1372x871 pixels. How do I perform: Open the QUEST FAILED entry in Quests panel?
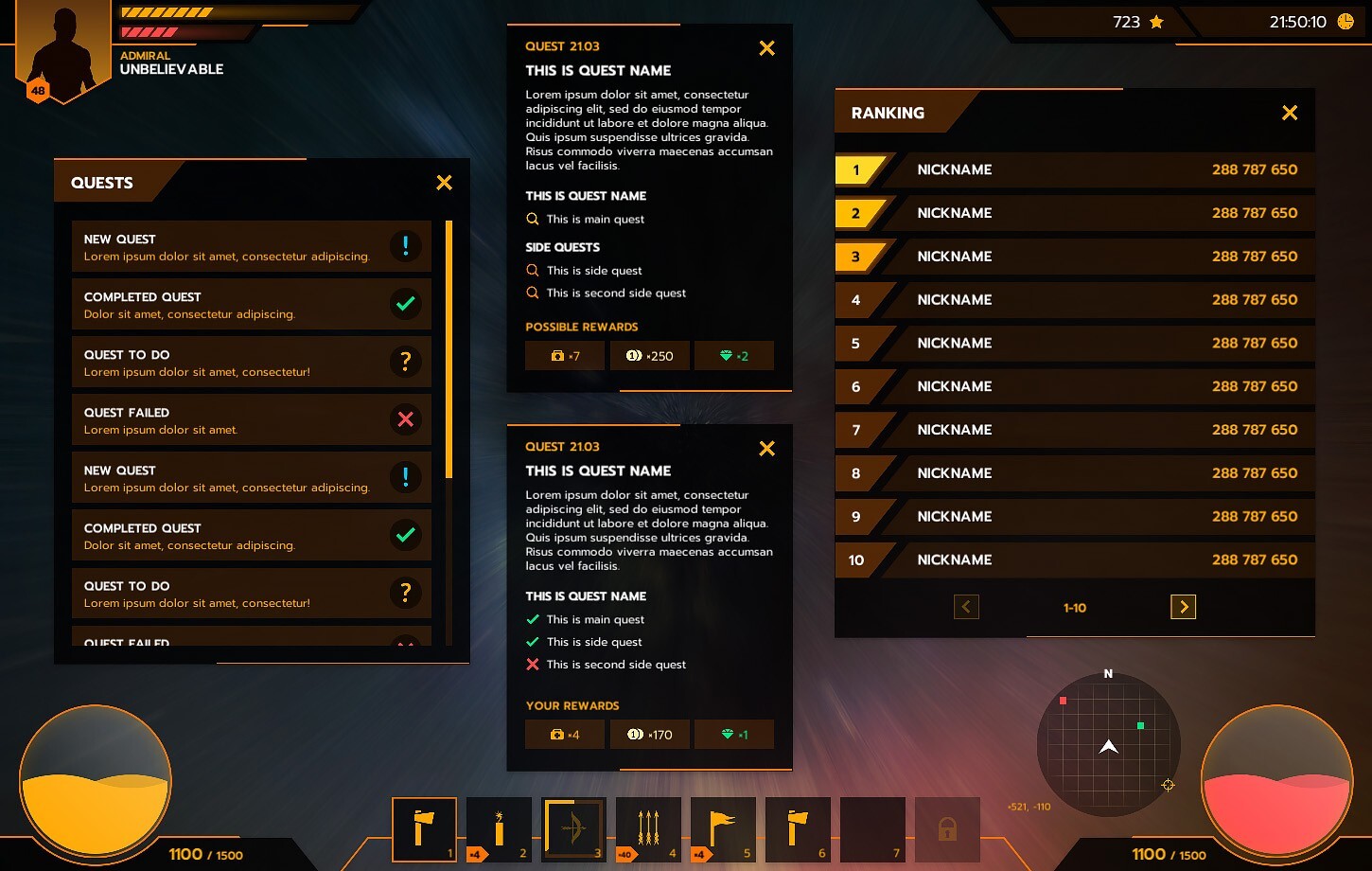tap(251, 419)
